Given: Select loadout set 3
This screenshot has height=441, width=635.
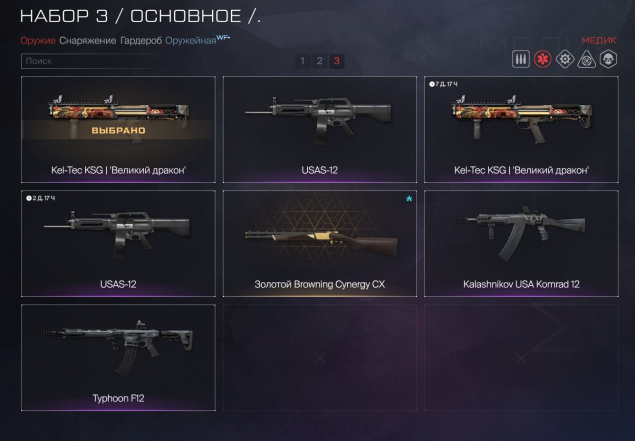Looking at the screenshot, I should tap(336, 61).
